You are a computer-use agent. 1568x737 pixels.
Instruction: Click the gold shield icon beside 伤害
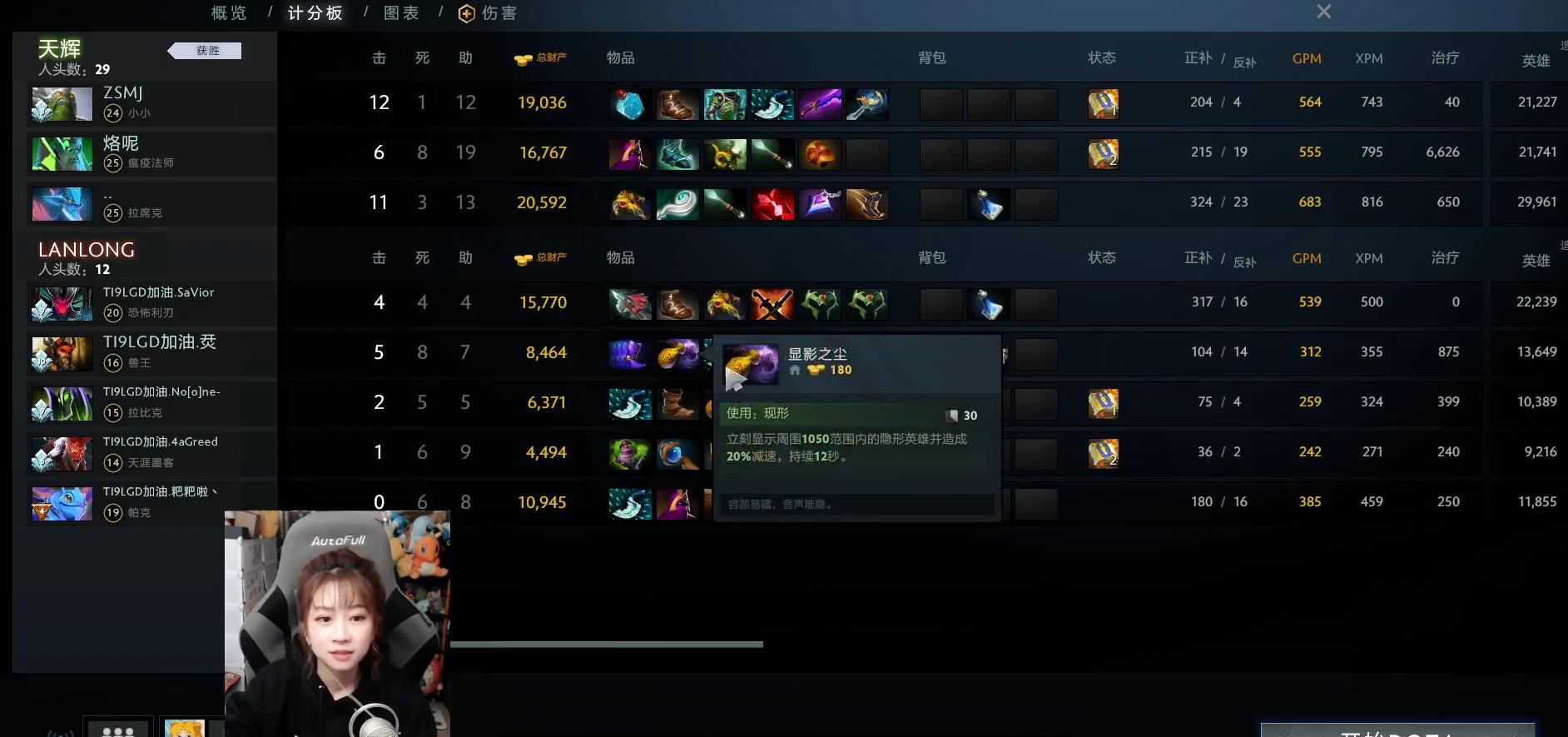(466, 12)
